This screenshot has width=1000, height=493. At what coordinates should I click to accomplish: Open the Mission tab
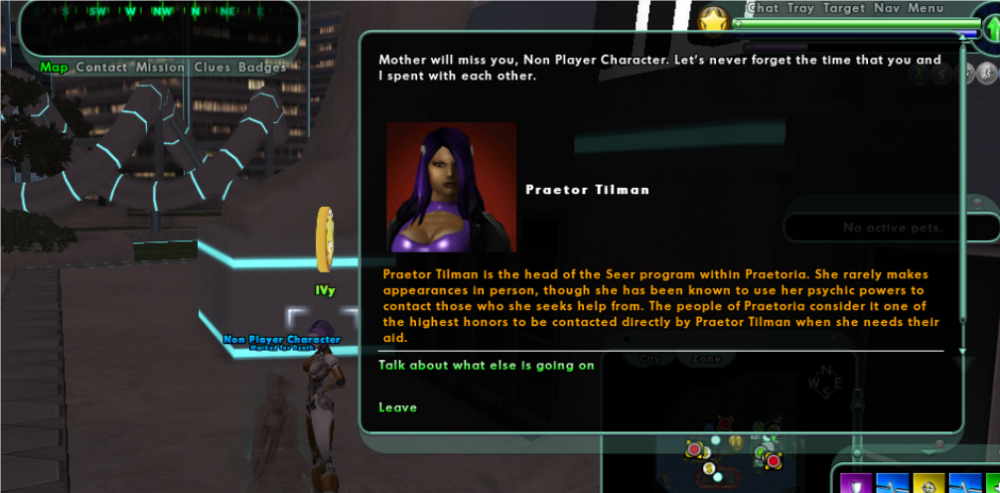[160, 67]
